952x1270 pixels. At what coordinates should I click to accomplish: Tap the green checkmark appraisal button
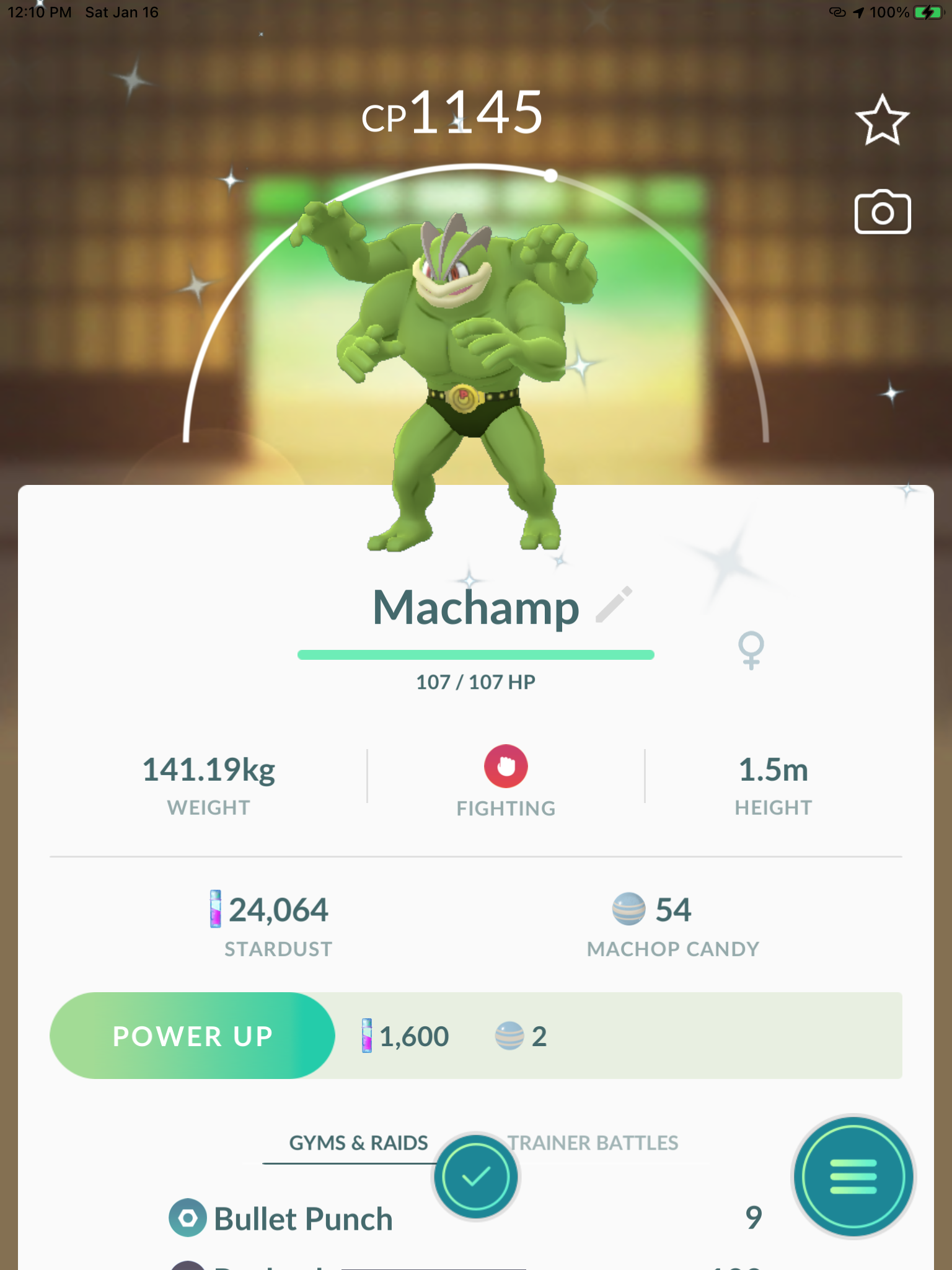click(475, 1178)
